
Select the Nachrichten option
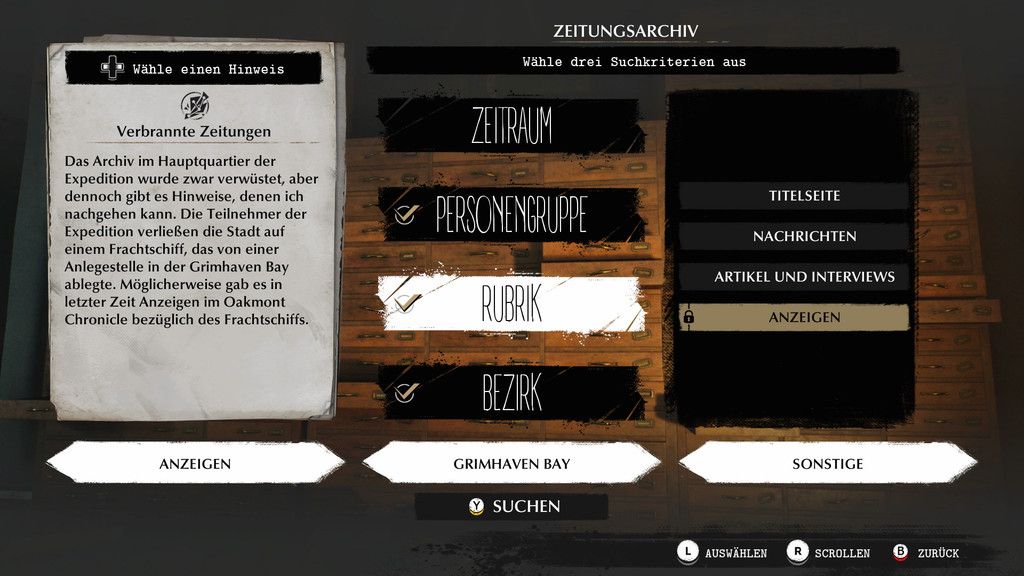(794, 236)
